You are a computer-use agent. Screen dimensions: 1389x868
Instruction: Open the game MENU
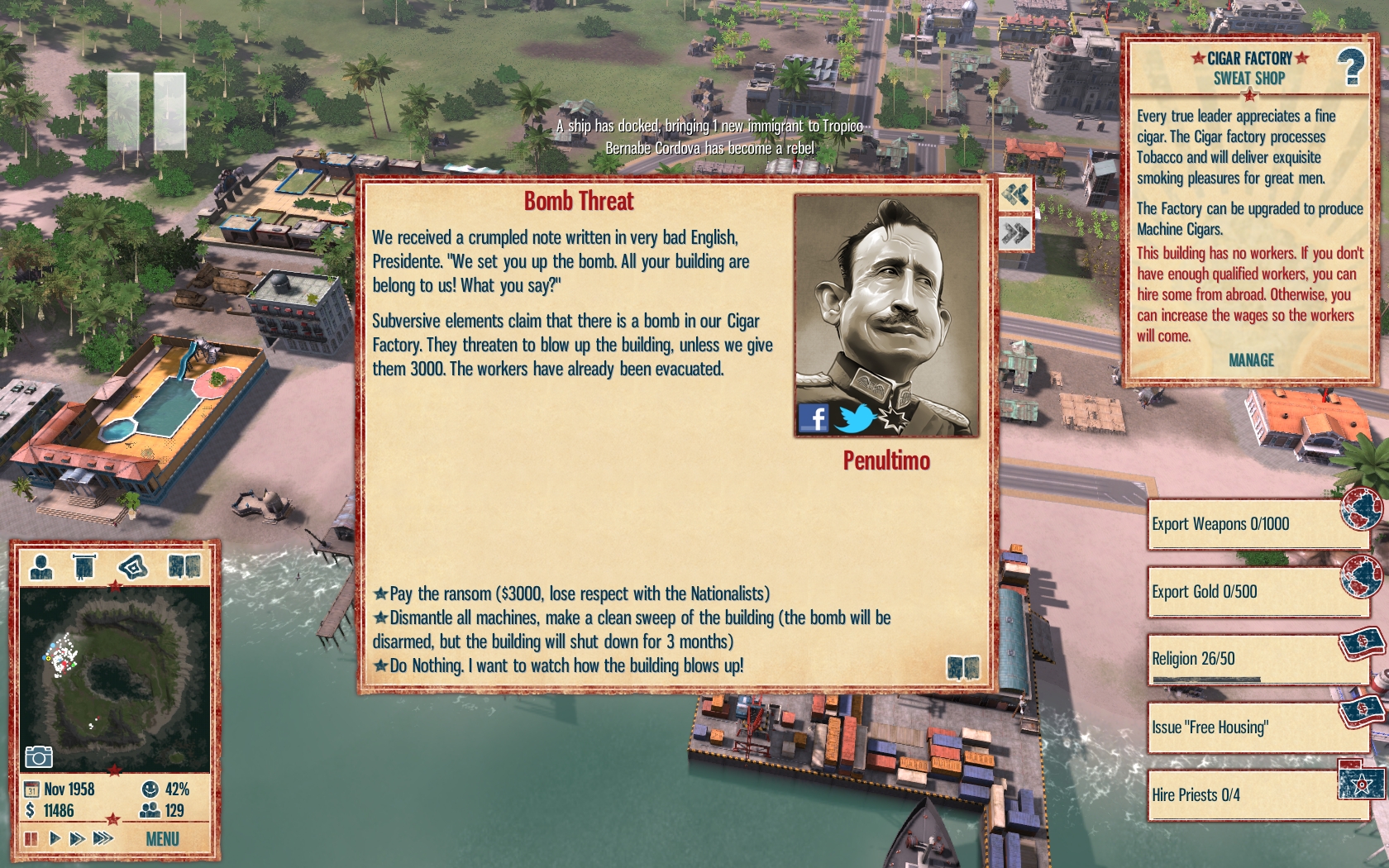(162, 839)
